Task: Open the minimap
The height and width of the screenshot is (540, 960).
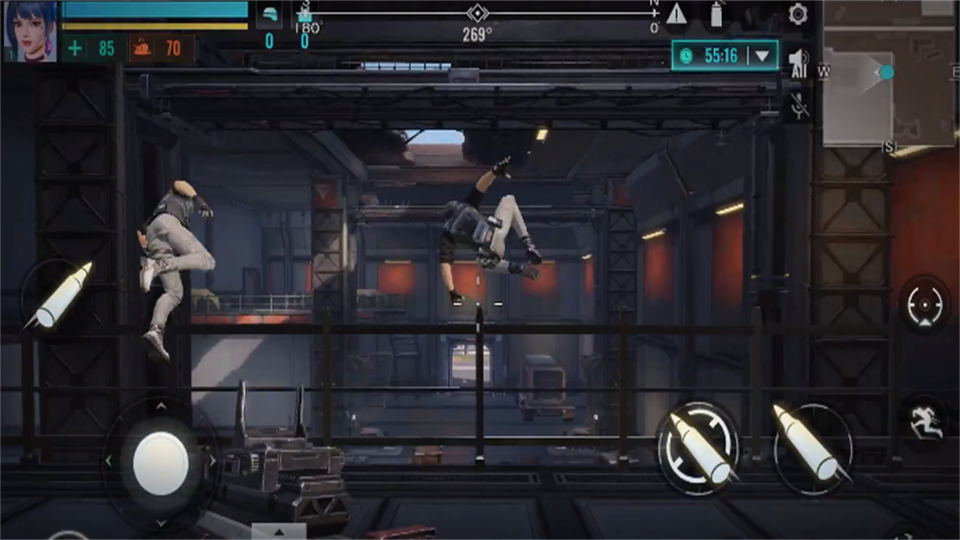Action: pyautogui.click(x=888, y=75)
